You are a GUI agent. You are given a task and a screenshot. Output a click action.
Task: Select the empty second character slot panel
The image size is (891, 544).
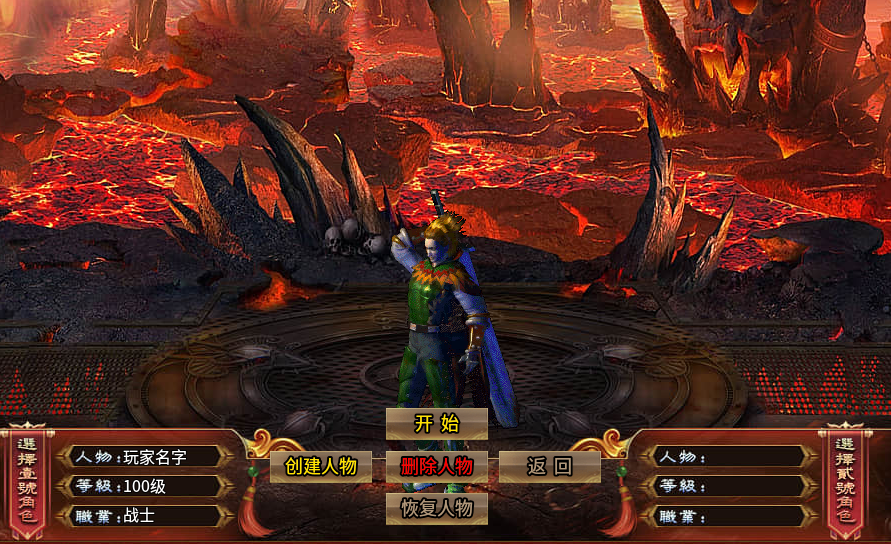(730, 486)
